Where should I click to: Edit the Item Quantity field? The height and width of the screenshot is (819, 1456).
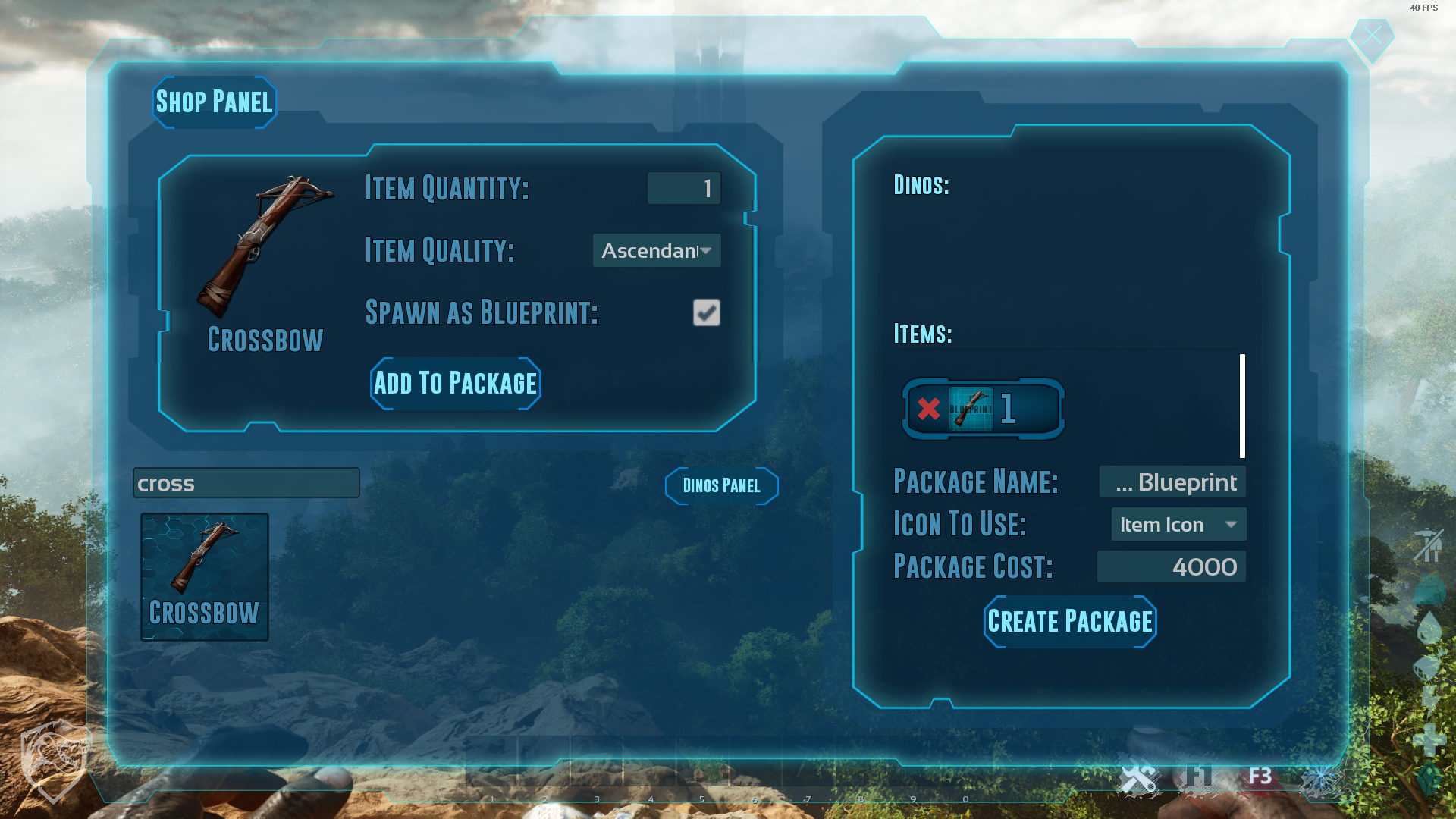click(683, 188)
